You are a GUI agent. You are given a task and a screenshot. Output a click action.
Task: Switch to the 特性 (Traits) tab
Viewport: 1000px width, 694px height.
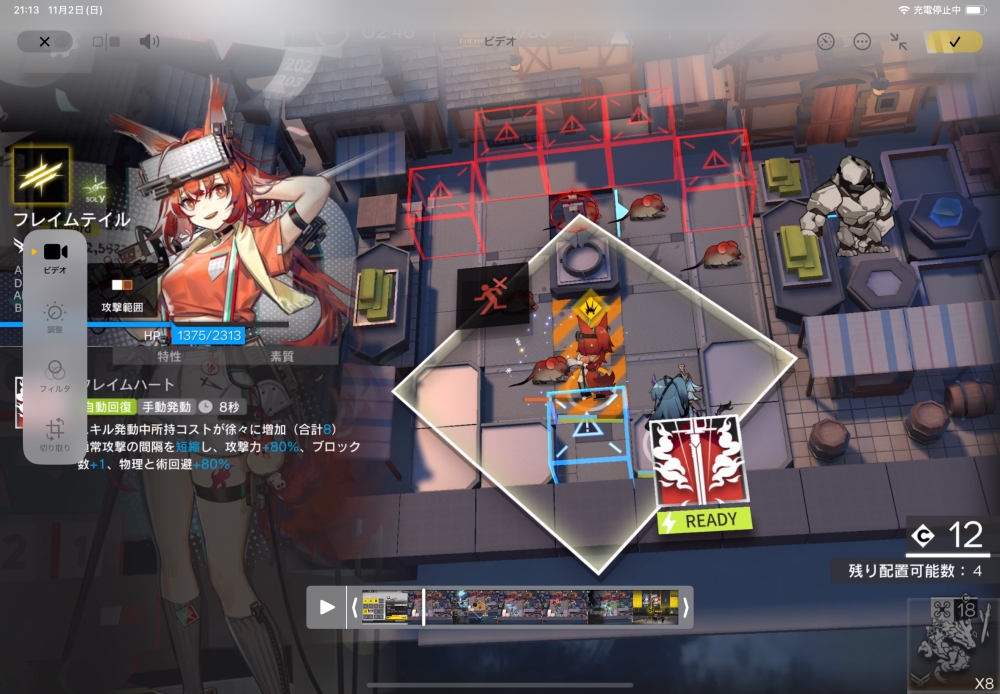(170, 357)
